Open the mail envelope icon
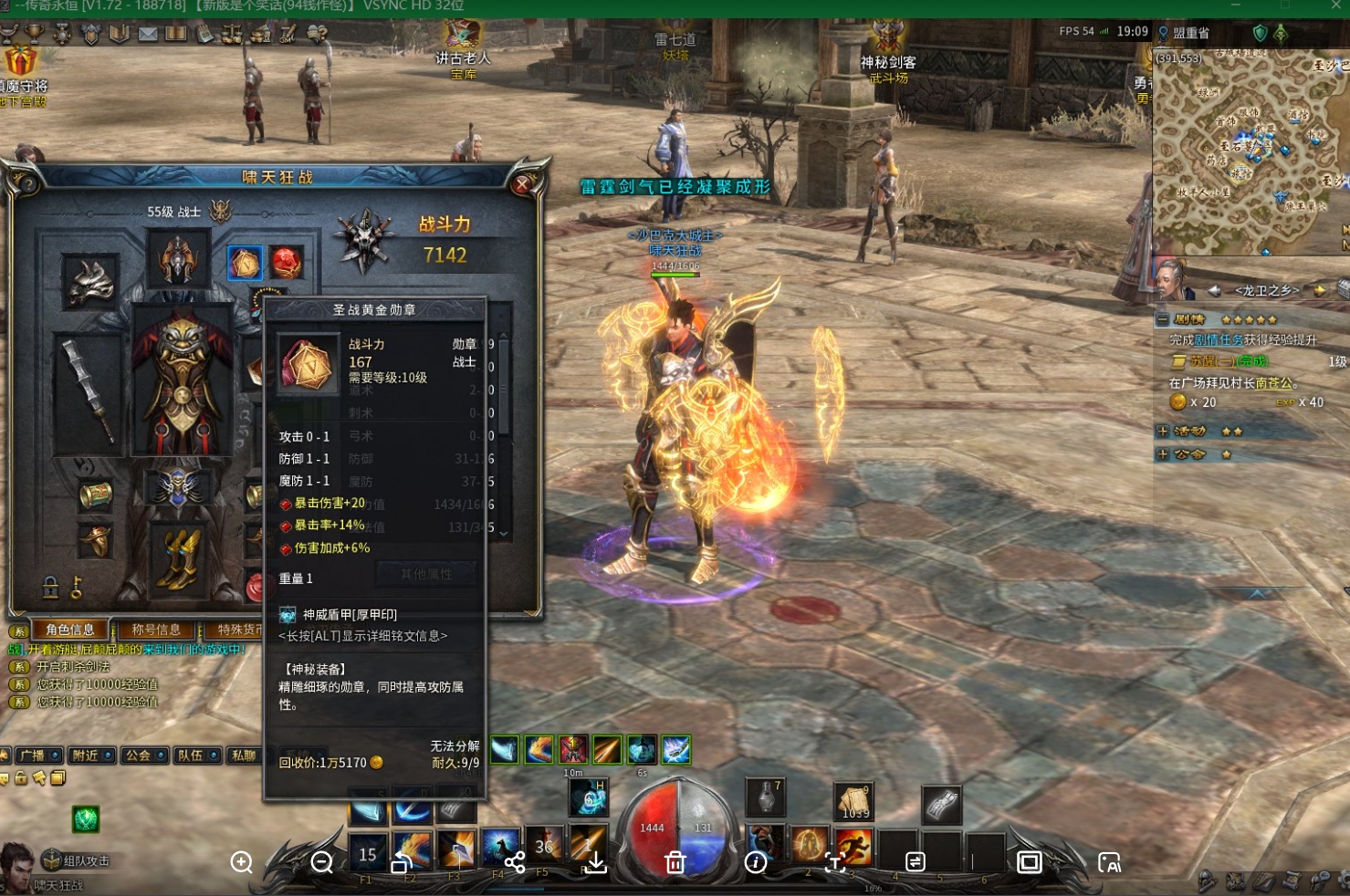Screen dimensions: 1350x896 [148, 35]
